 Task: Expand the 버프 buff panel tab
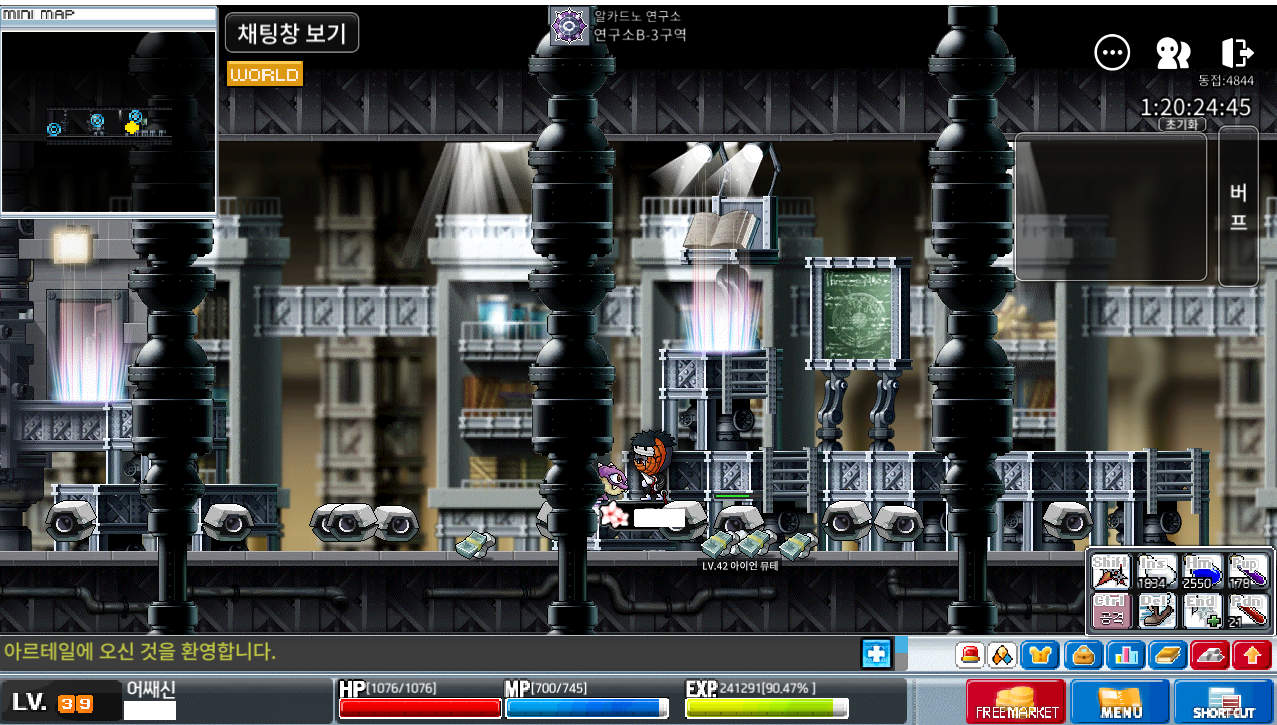coord(1238,206)
